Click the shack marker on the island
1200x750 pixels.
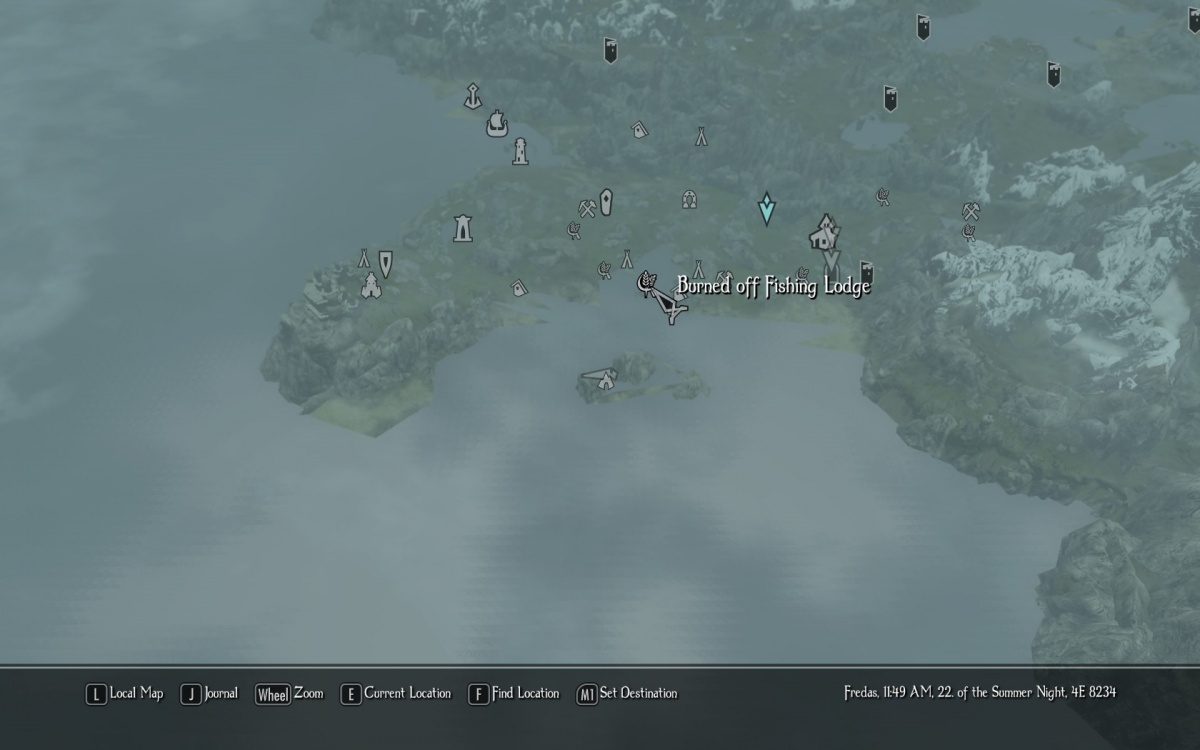point(603,378)
